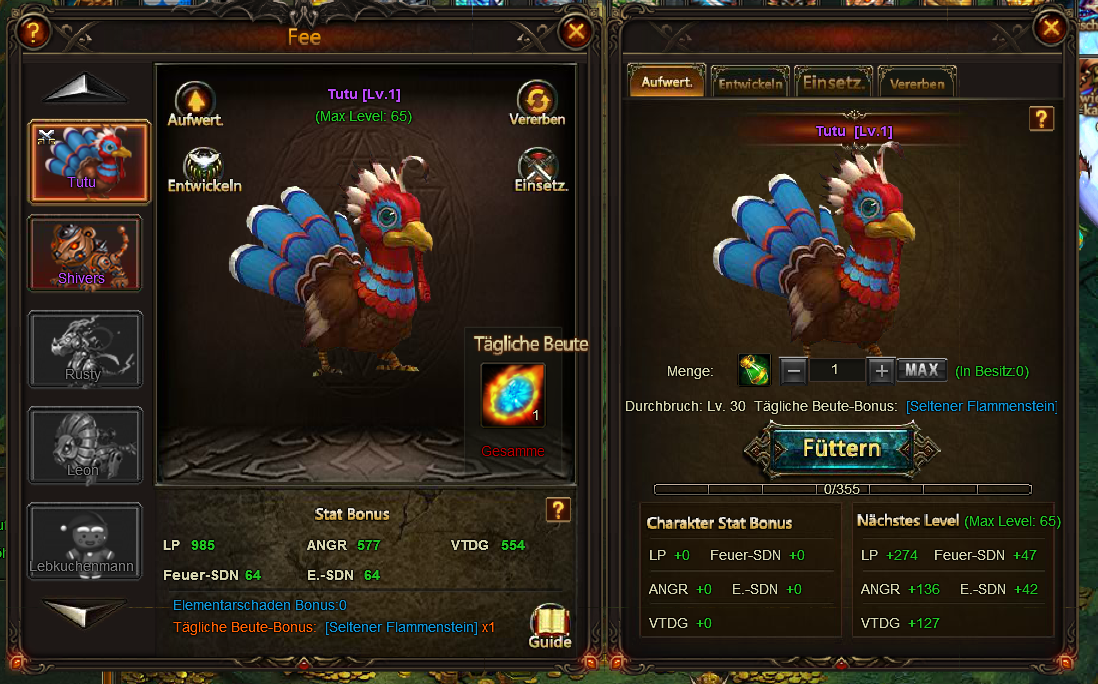Switch to the Entwickeln tab

coord(750,83)
